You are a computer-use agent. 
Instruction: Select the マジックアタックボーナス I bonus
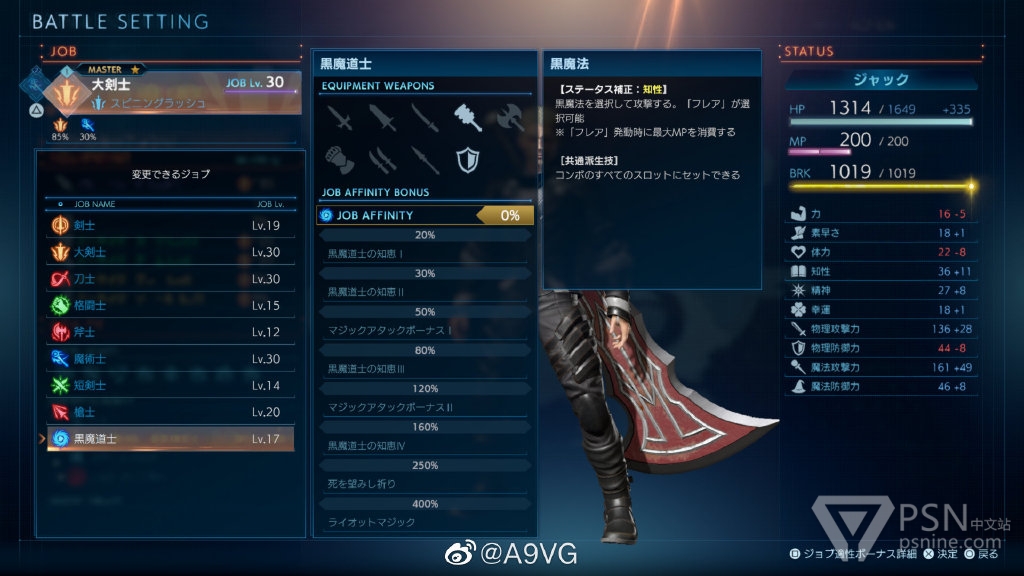[424, 330]
